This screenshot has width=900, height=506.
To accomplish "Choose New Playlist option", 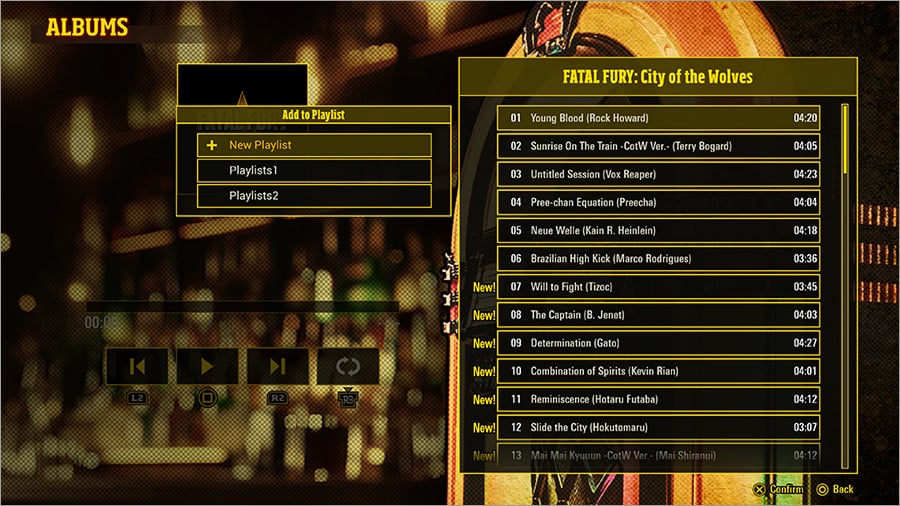I will [314, 145].
